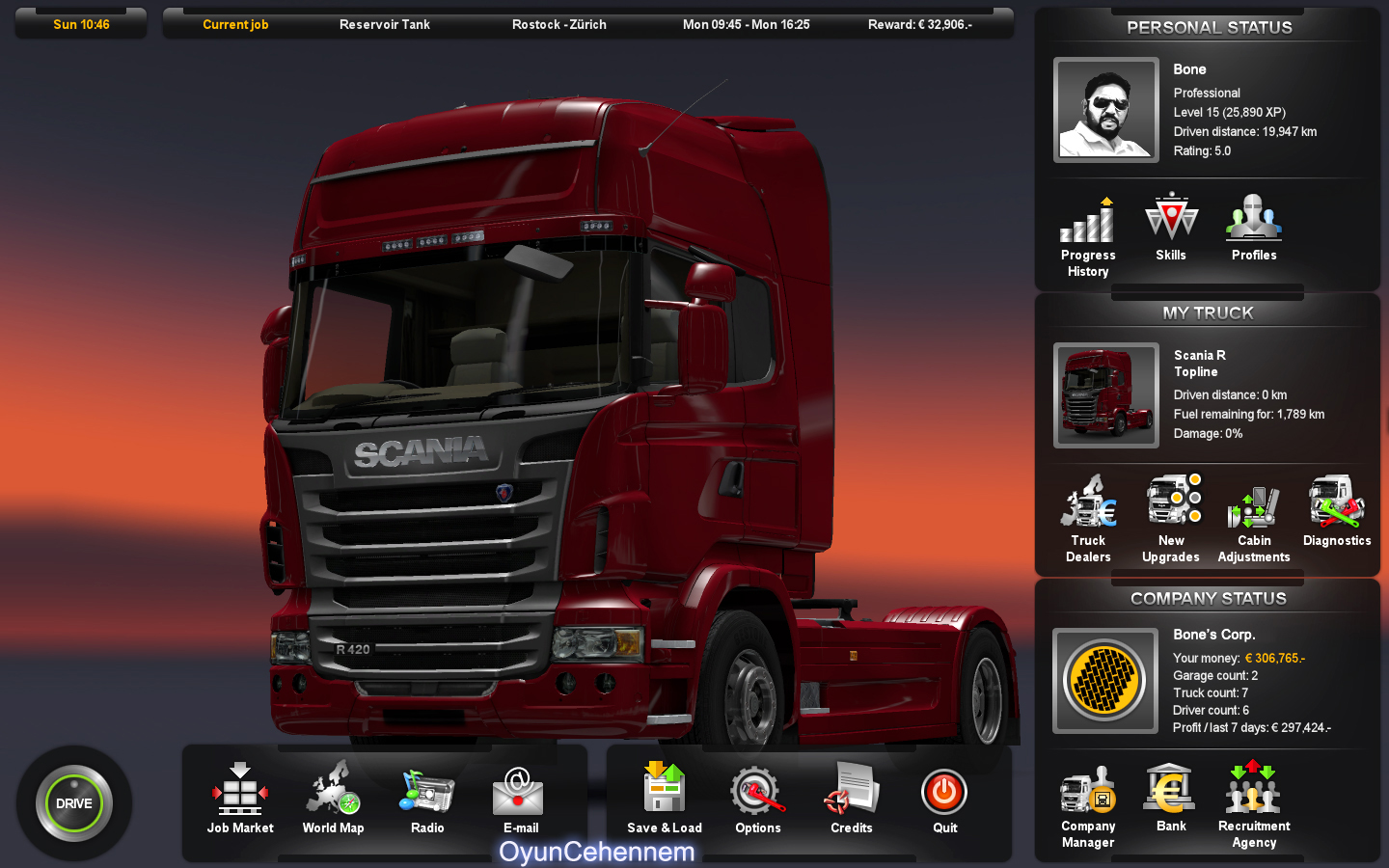Open the Job Market
Viewport: 1389px width, 868px height.
coord(239,796)
